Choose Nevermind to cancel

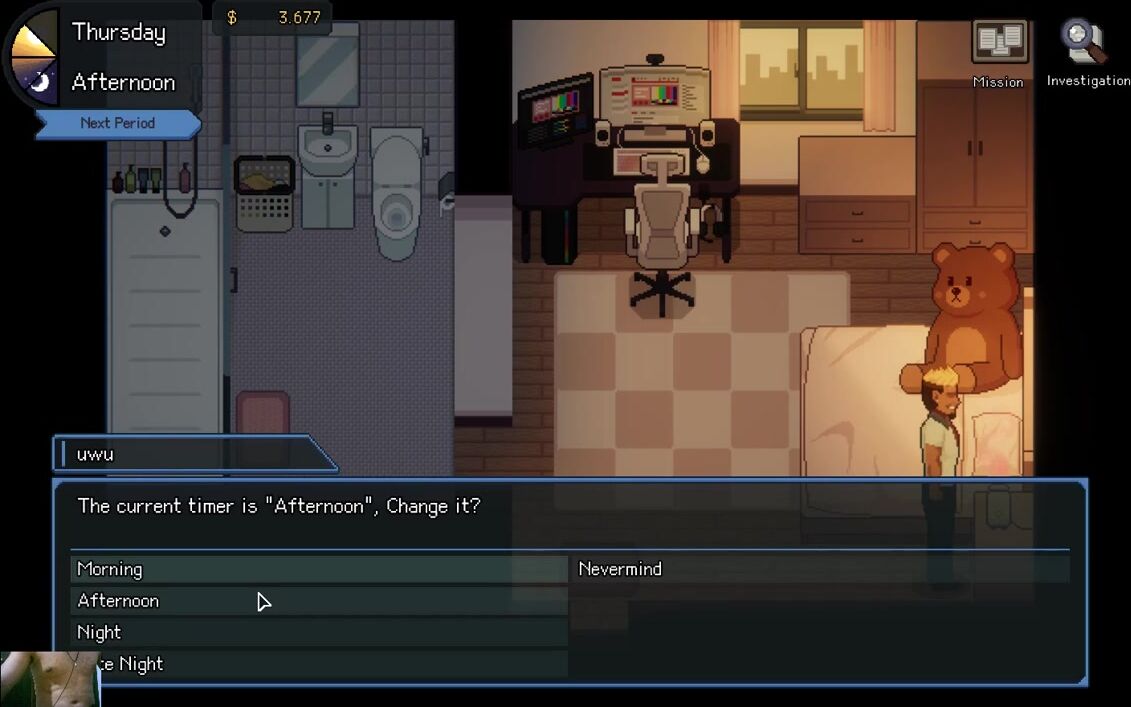[818, 569]
